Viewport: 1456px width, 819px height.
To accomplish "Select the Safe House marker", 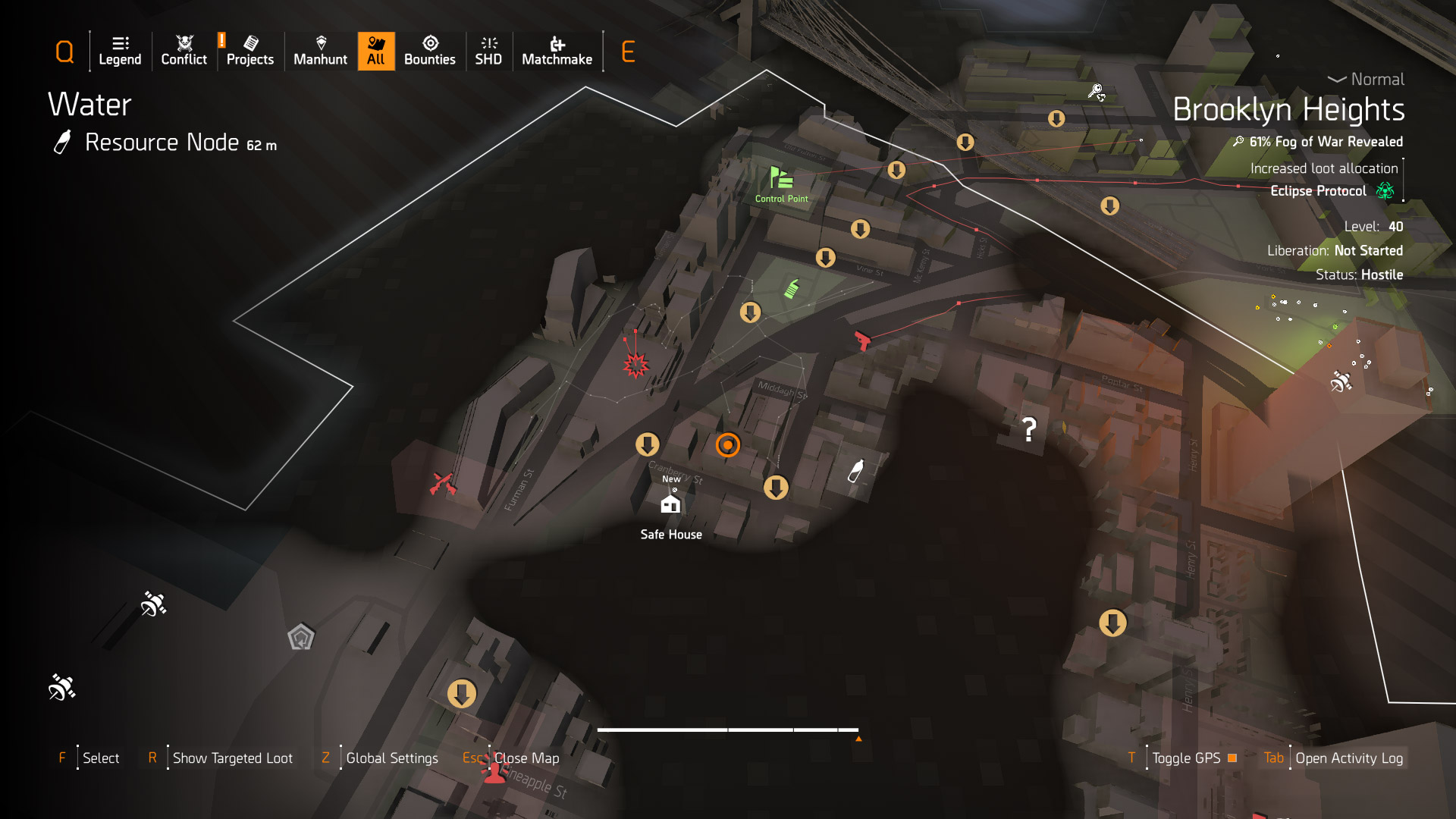I will point(670,504).
